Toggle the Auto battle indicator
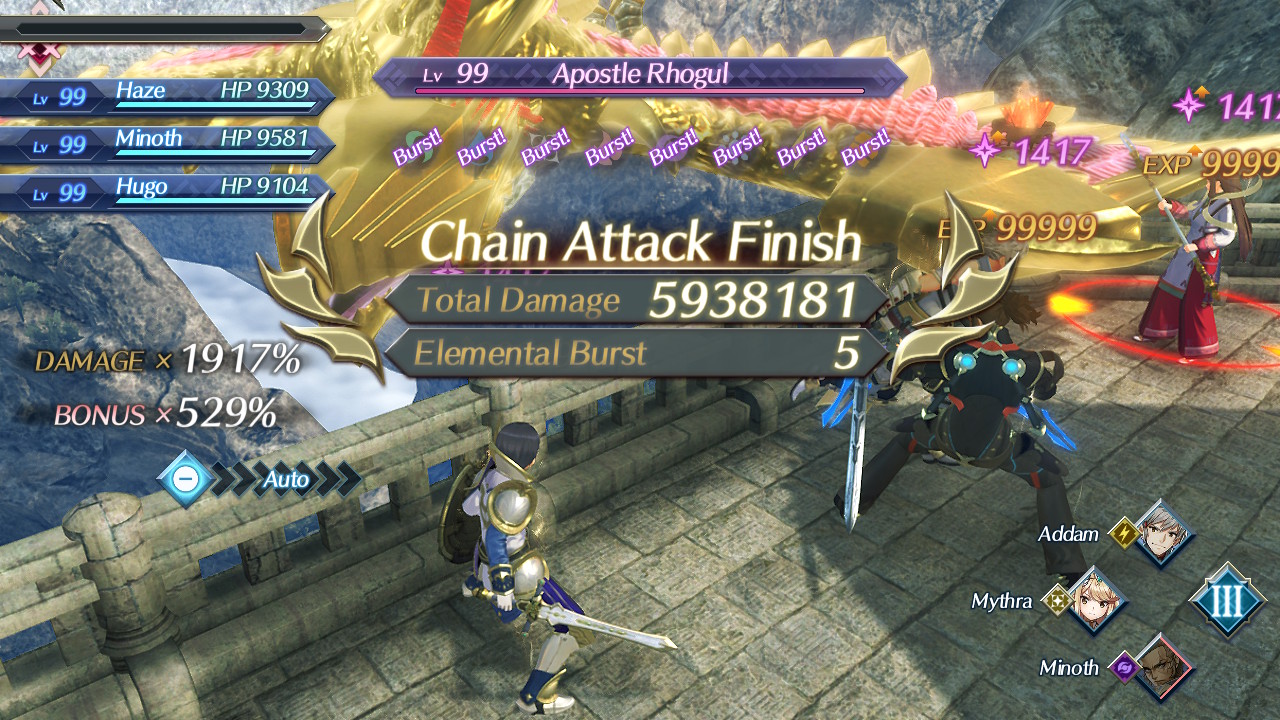1280x720 pixels. coord(262,480)
